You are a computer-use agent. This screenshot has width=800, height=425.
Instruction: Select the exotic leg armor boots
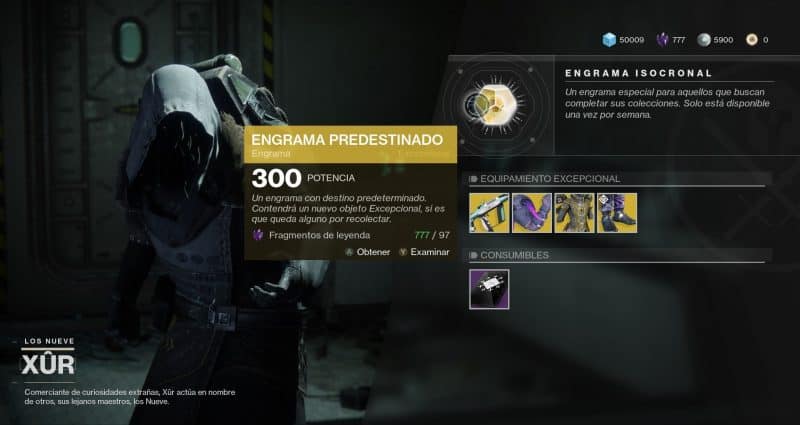click(x=617, y=213)
